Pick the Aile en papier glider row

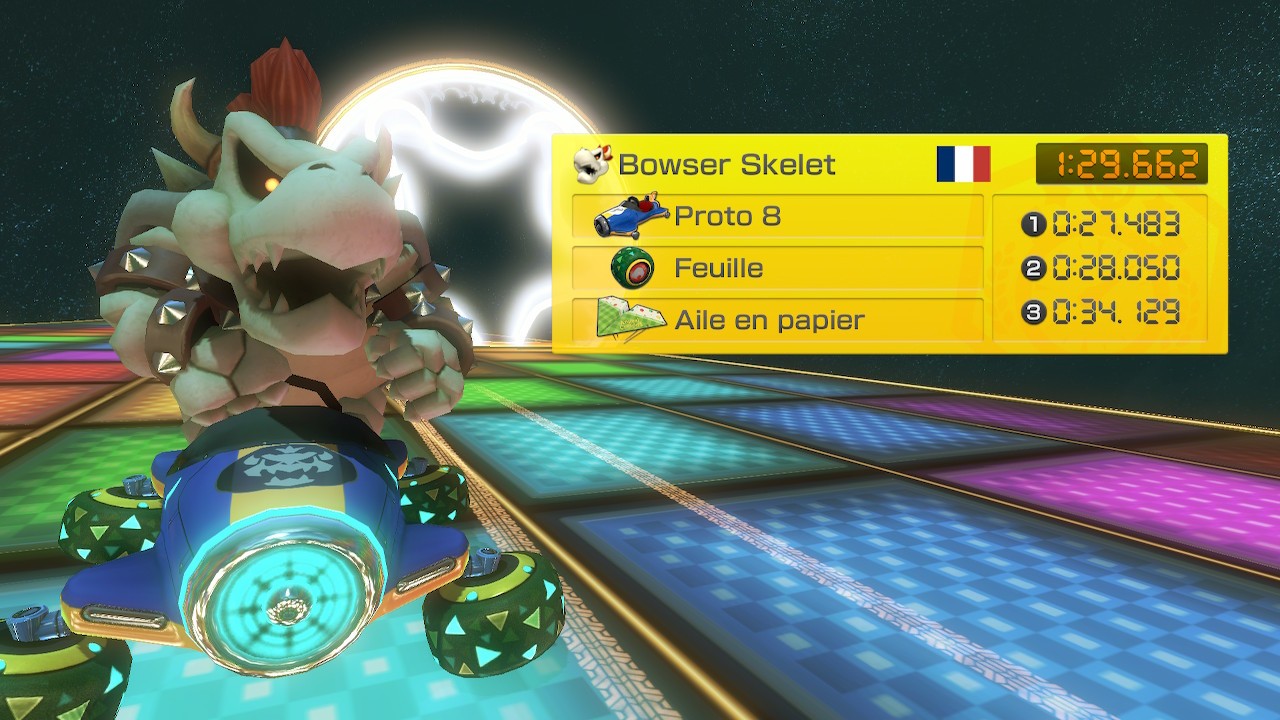777,320
